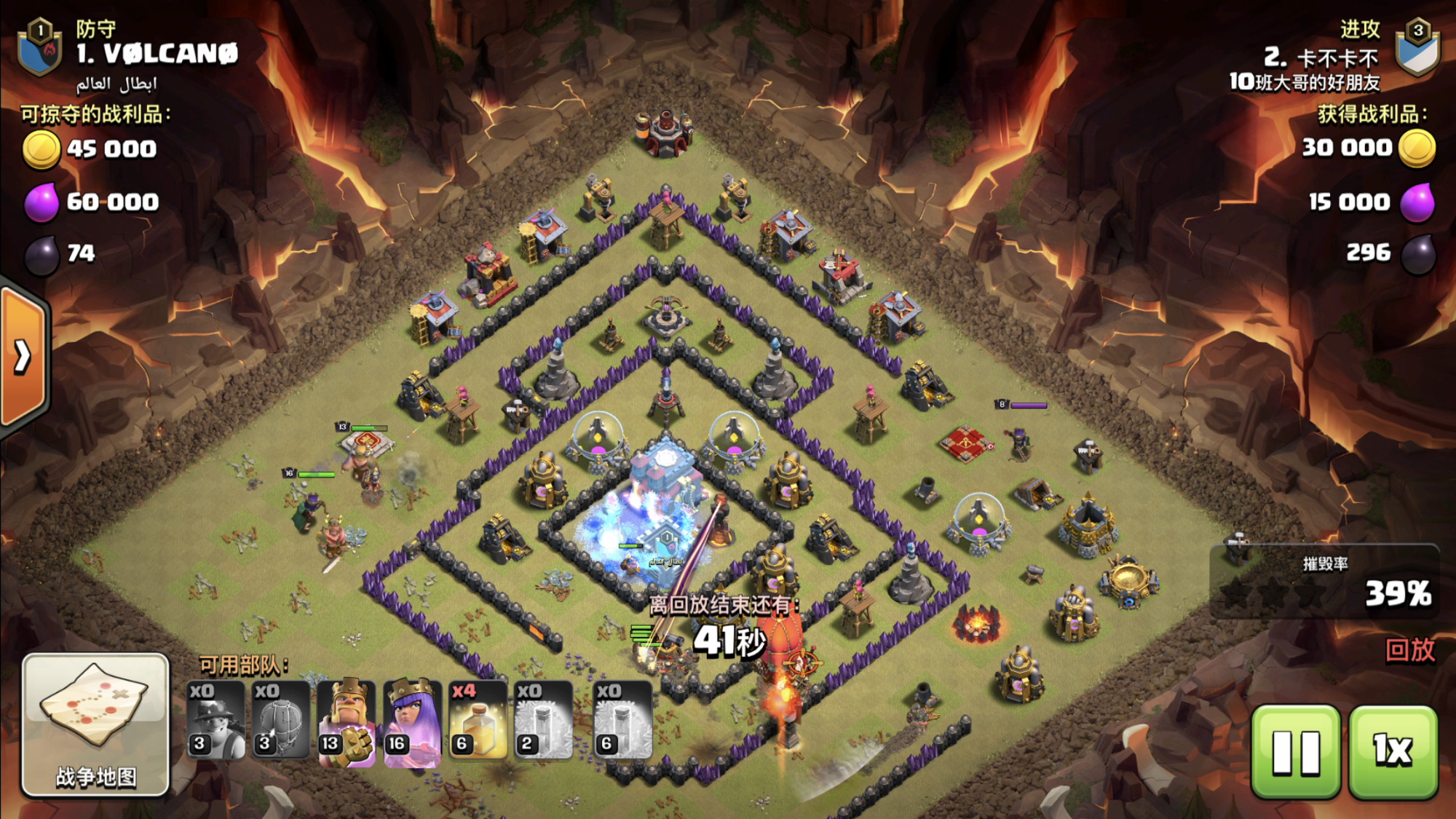Viewport: 1456px width, 819px height.
Task: Open the war map (战争地图)
Action: (95, 724)
